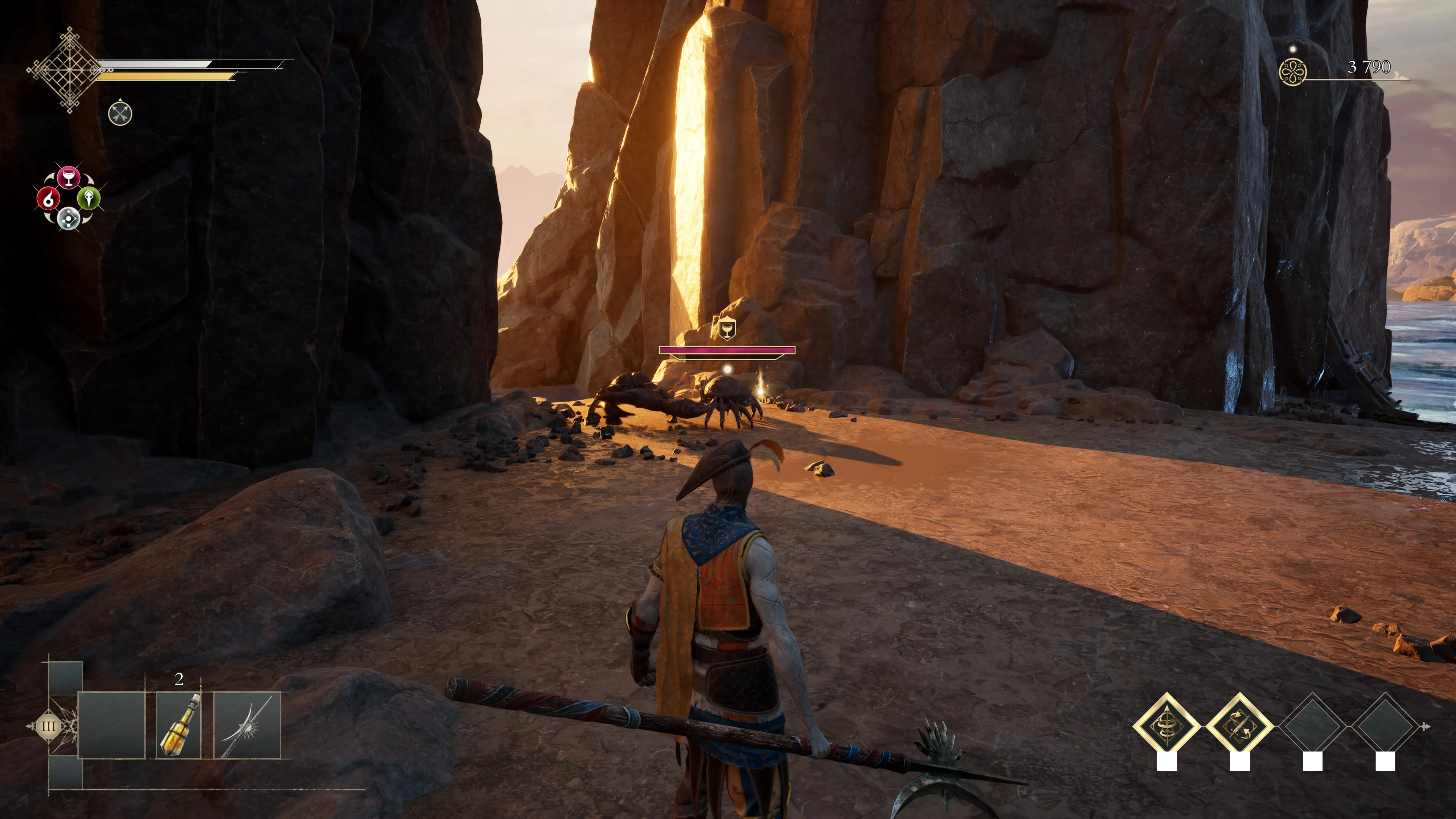The width and height of the screenshot is (1456, 819).
Task: Activate the green plague mask orb
Action: click(89, 198)
